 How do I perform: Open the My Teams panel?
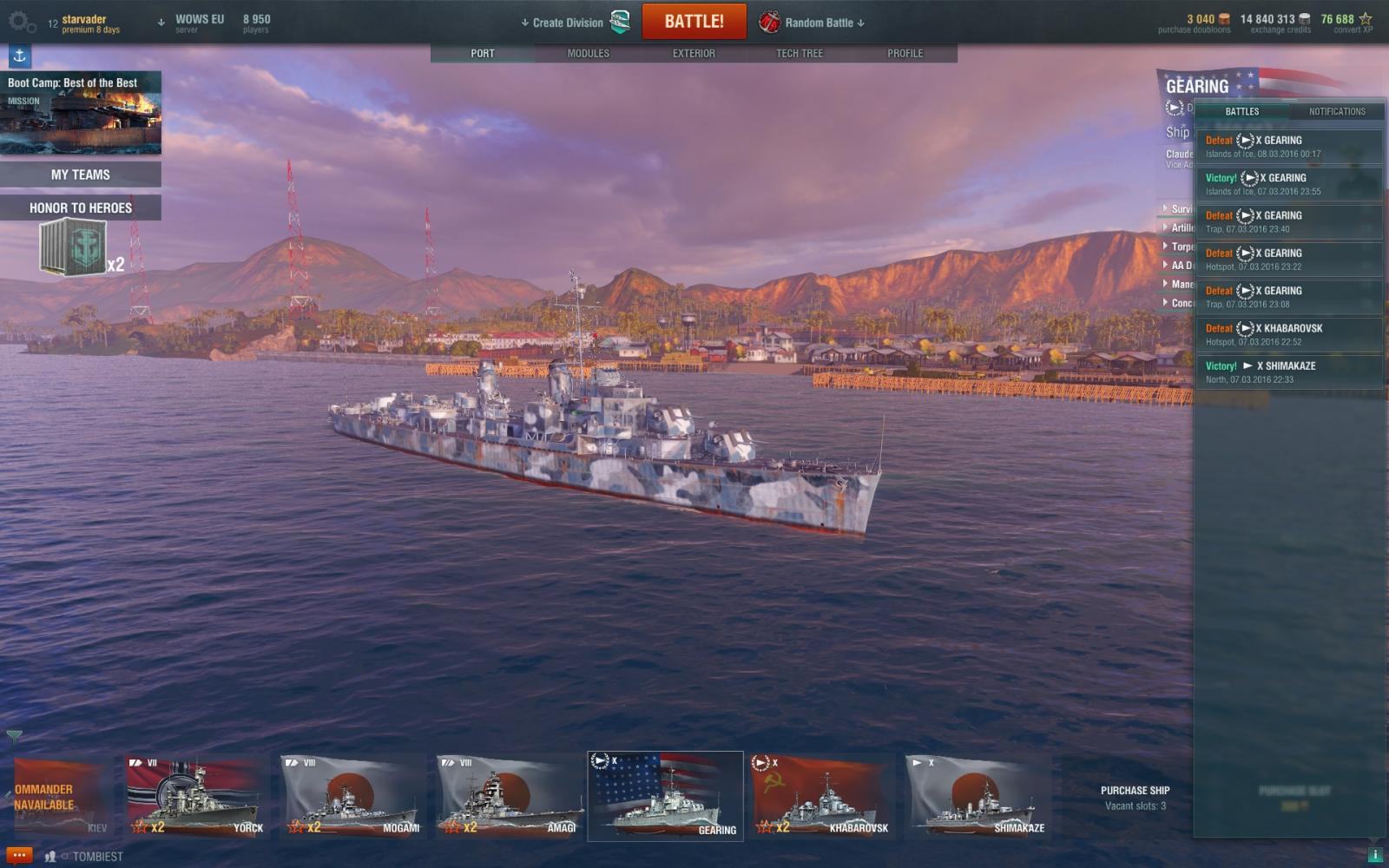(81, 174)
